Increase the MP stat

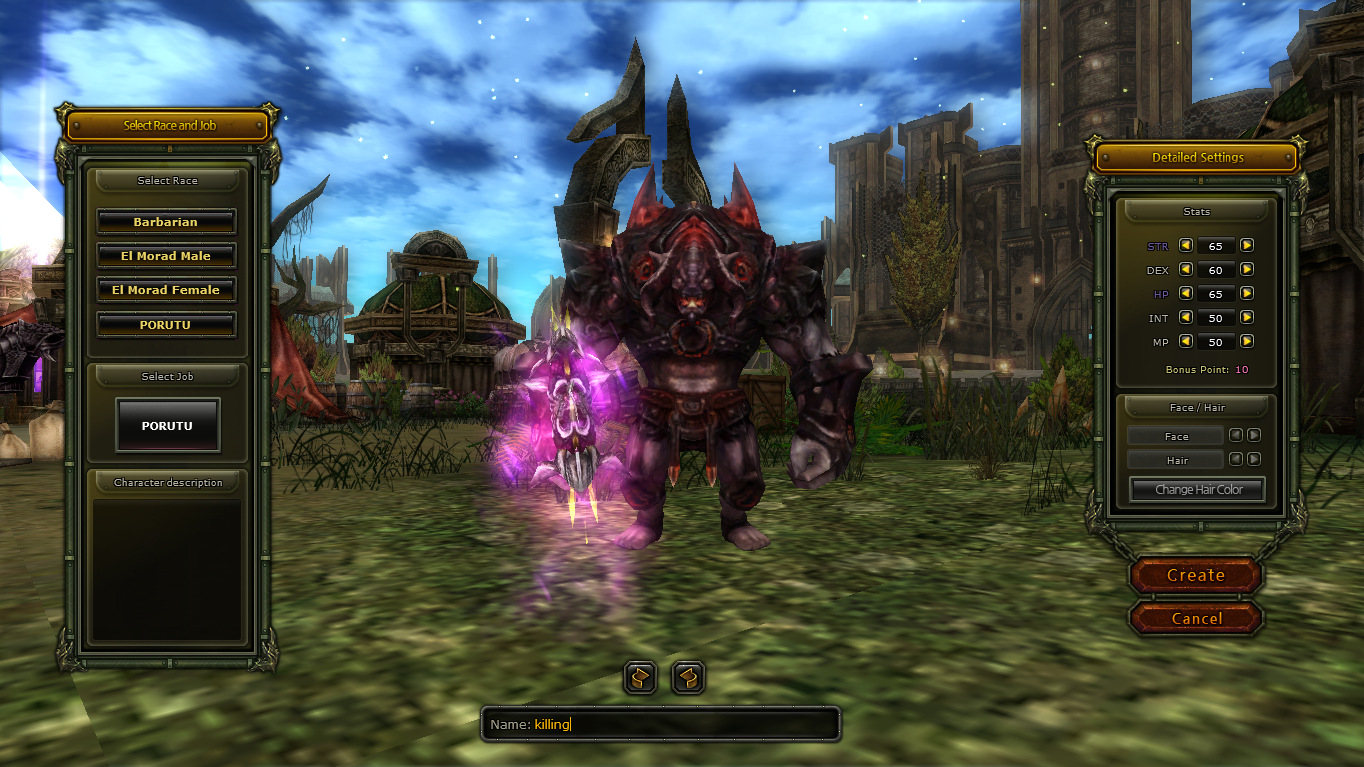[1247, 341]
